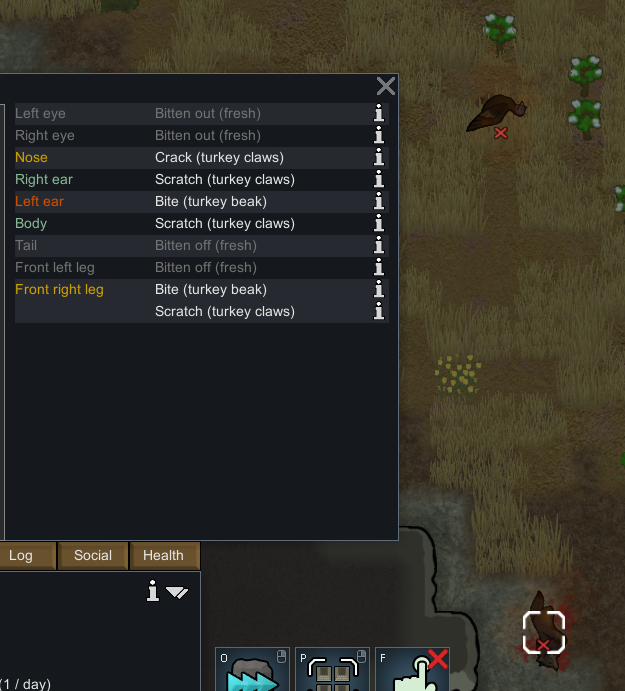View info on Left ear bite
The height and width of the screenshot is (691, 625).
(x=379, y=201)
